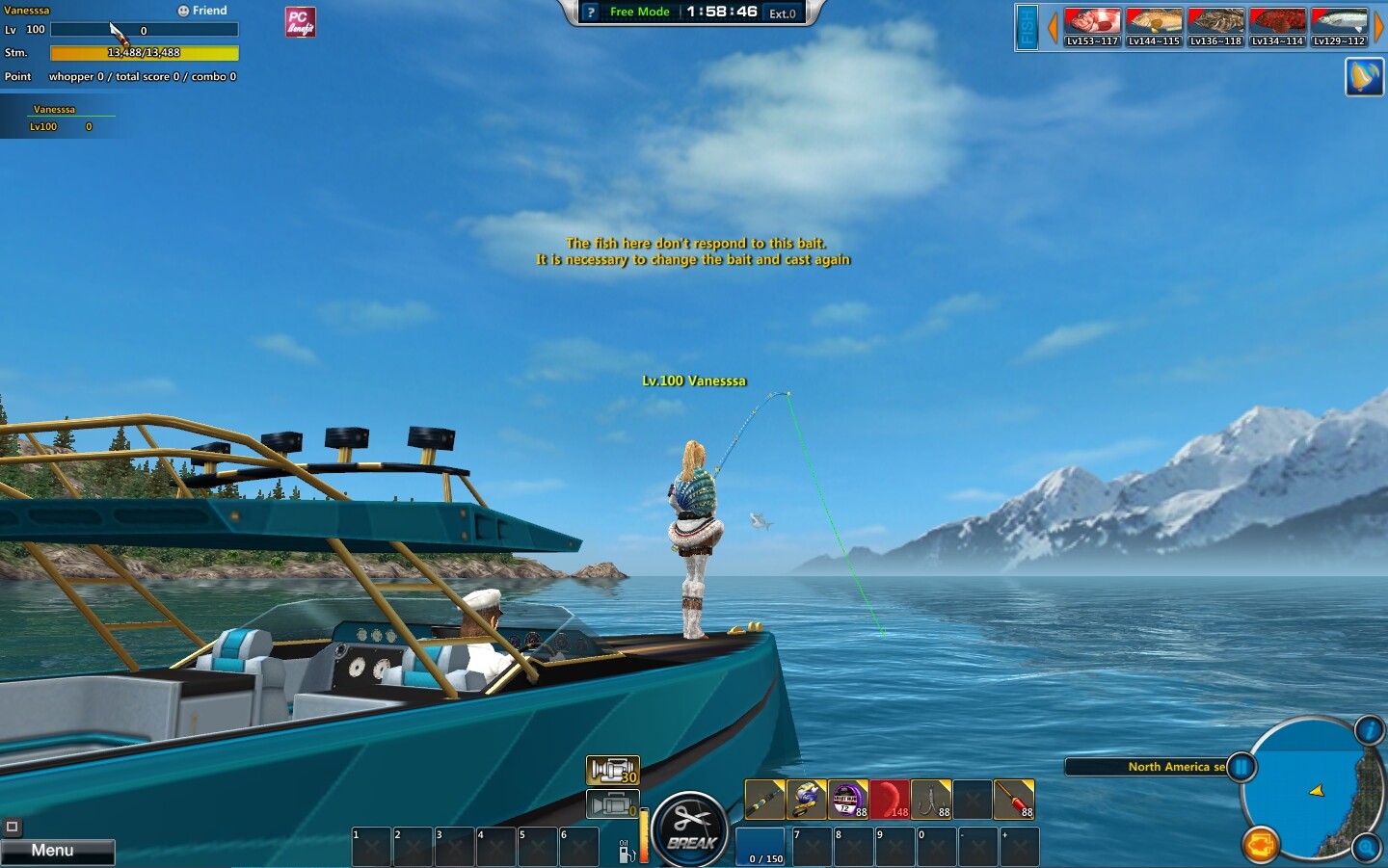Toggle the secondary camera mode icon
Image resolution: width=1388 pixels, height=868 pixels.
[x=614, y=803]
